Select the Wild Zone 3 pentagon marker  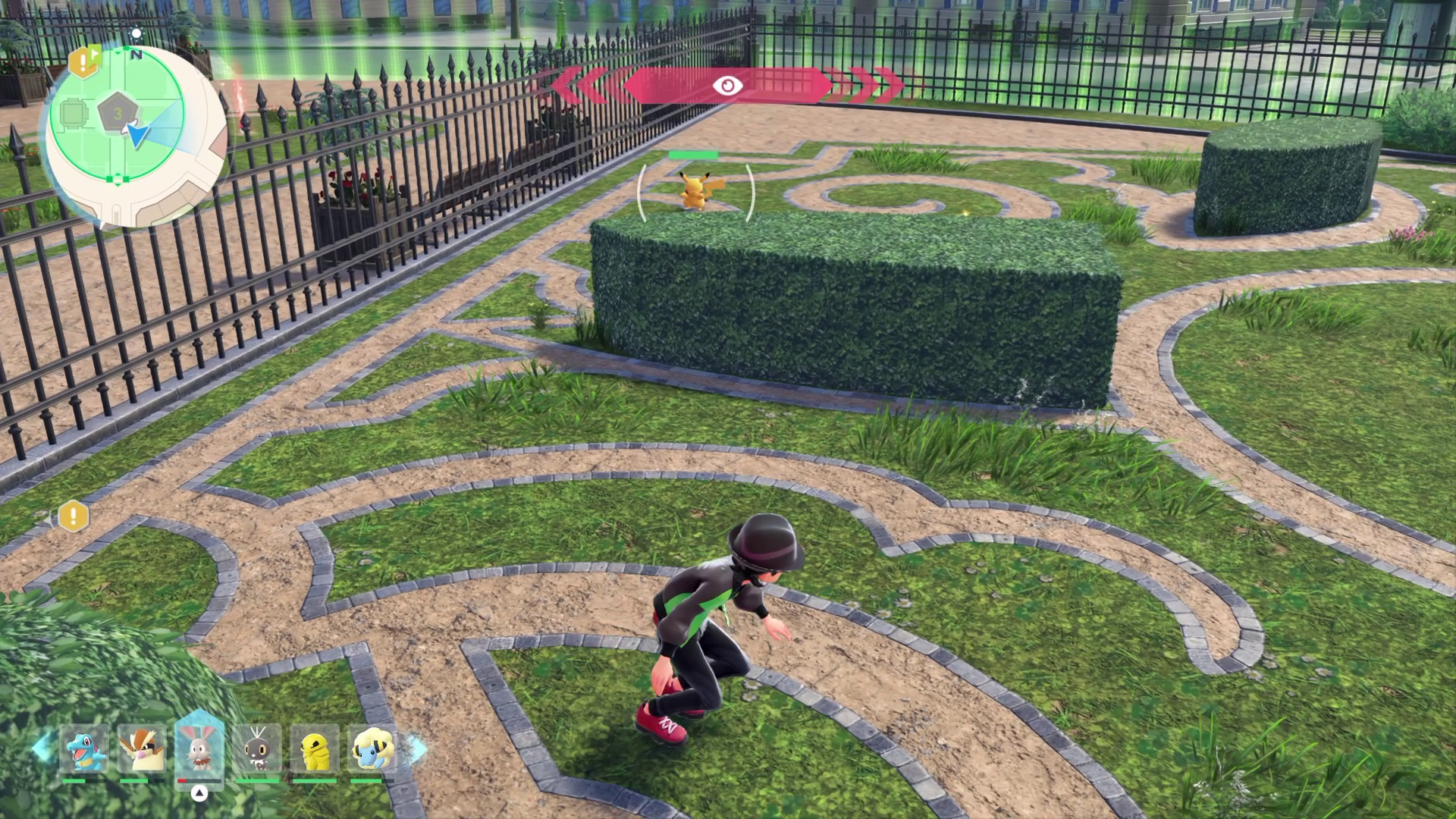pyautogui.click(x=118, y=114)
